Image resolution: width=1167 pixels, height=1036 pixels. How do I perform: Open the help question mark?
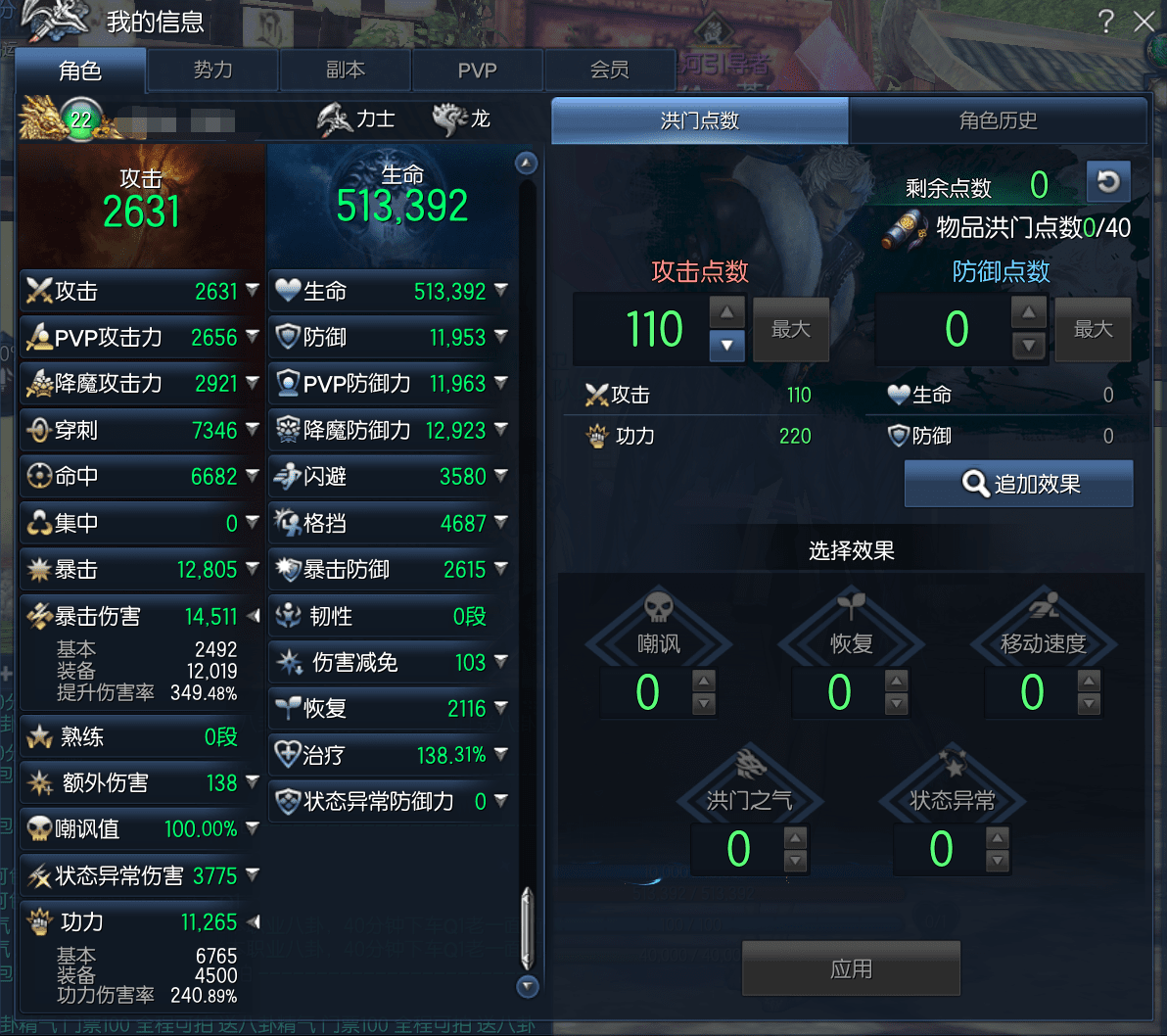point(1105,22)
